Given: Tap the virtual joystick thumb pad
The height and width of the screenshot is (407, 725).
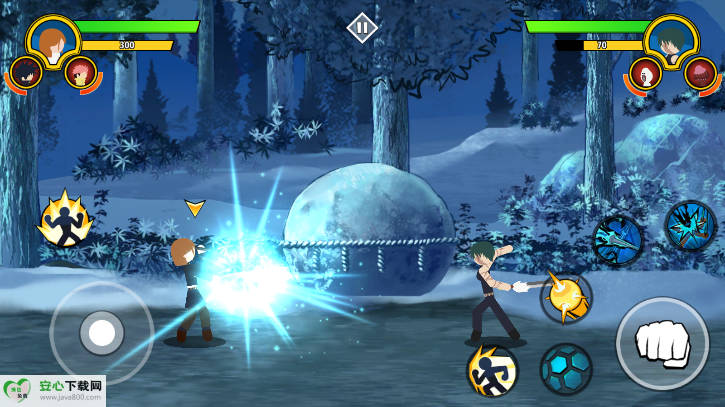Looking at the screenshot, I should click(100, 331).
